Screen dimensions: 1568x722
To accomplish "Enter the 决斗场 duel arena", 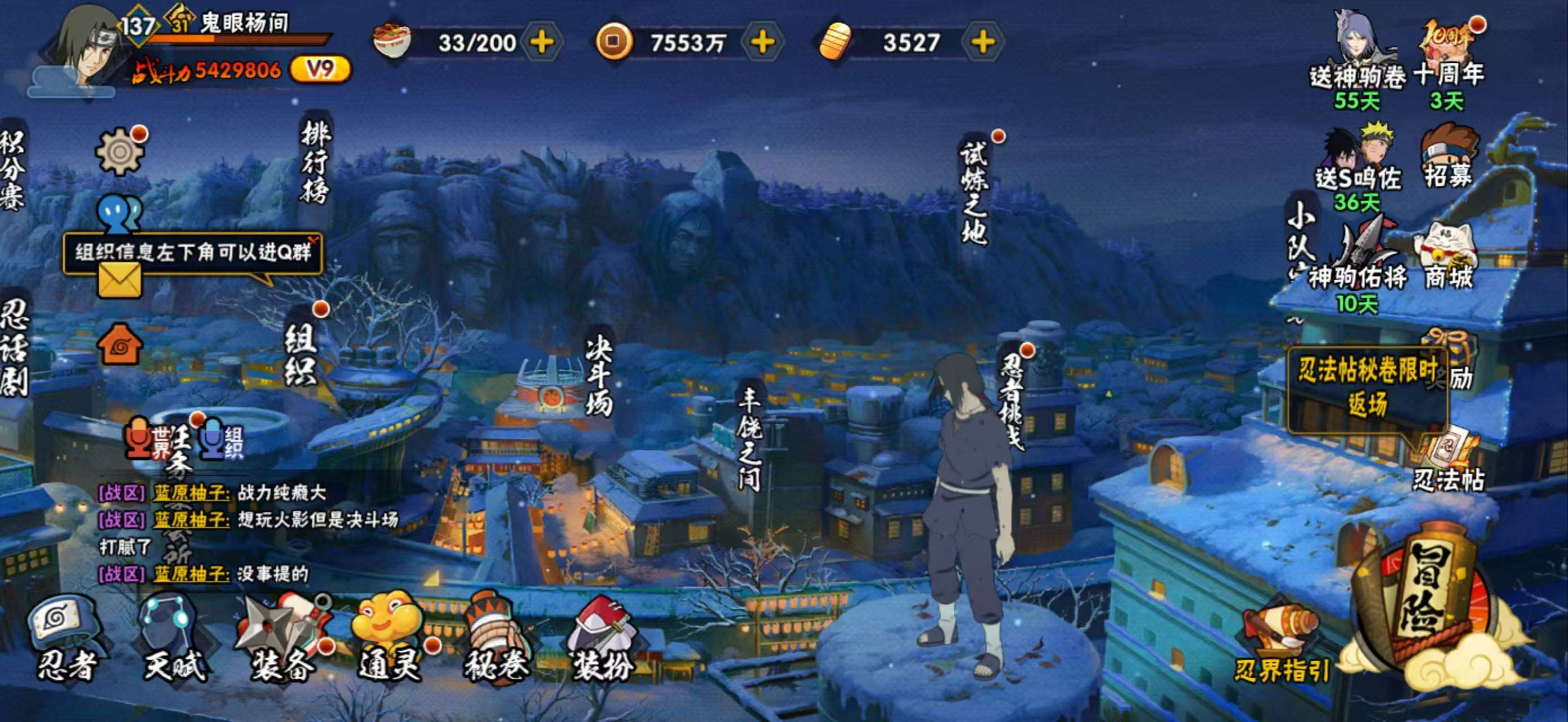I will pyautogui.click(x=598, y=376).
